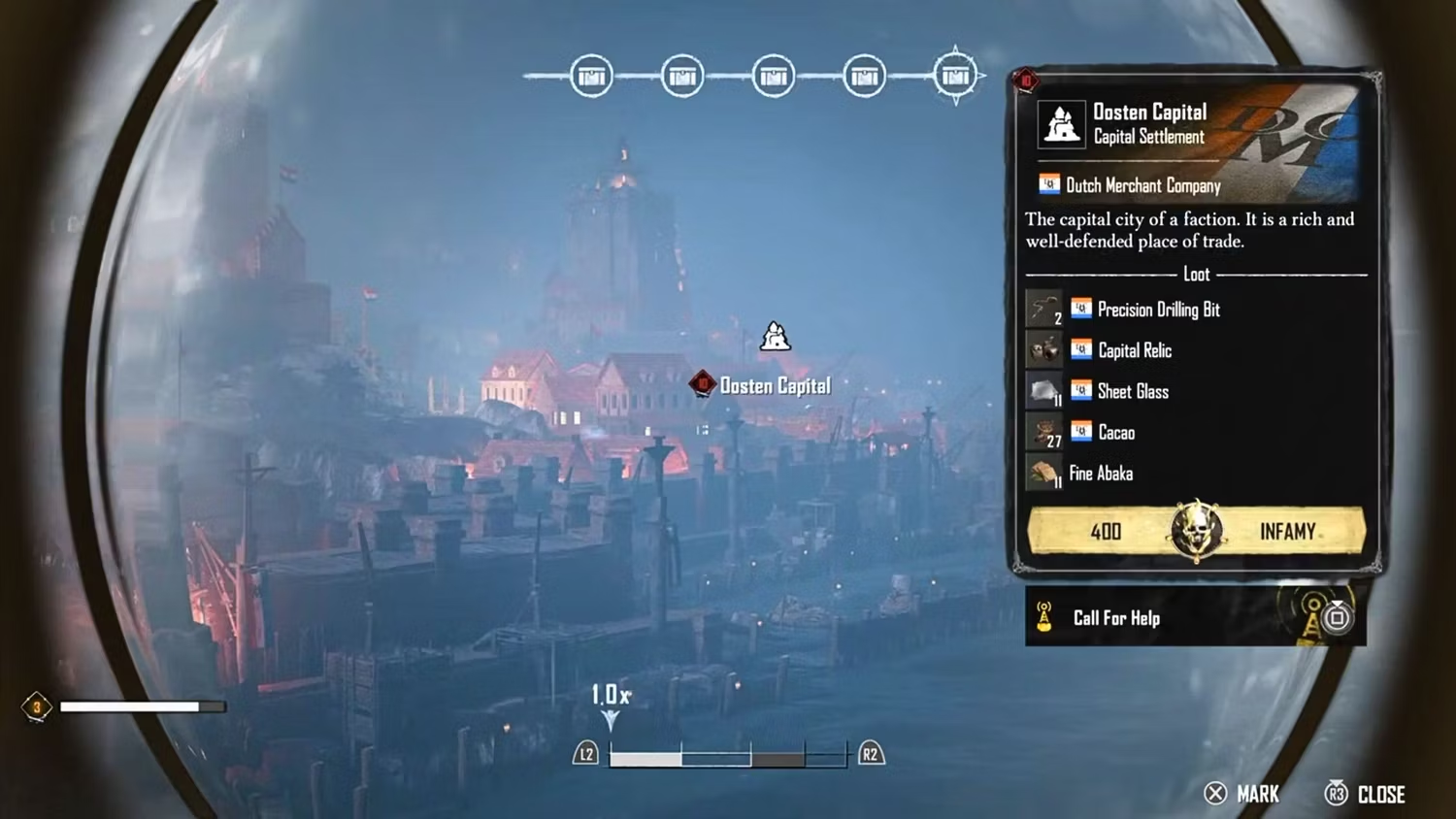This screenshot has height=819, width=1456.
Task: Select the Fine Abaka loot entry
Action: click(1100, 474)
